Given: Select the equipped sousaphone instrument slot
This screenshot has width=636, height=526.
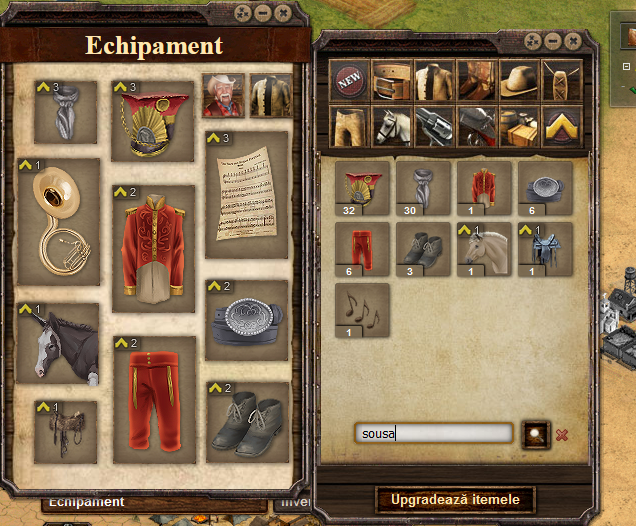Looking at the screenshot, I should [59, 224].
